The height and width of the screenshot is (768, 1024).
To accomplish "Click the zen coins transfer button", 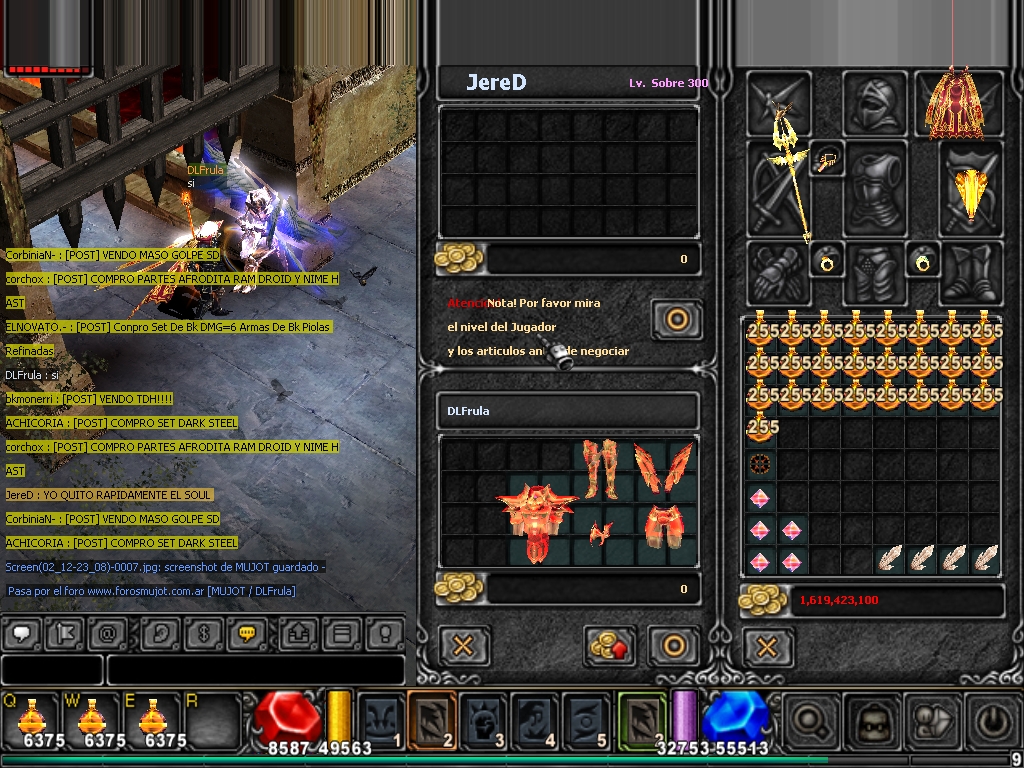I will point(612,646).
